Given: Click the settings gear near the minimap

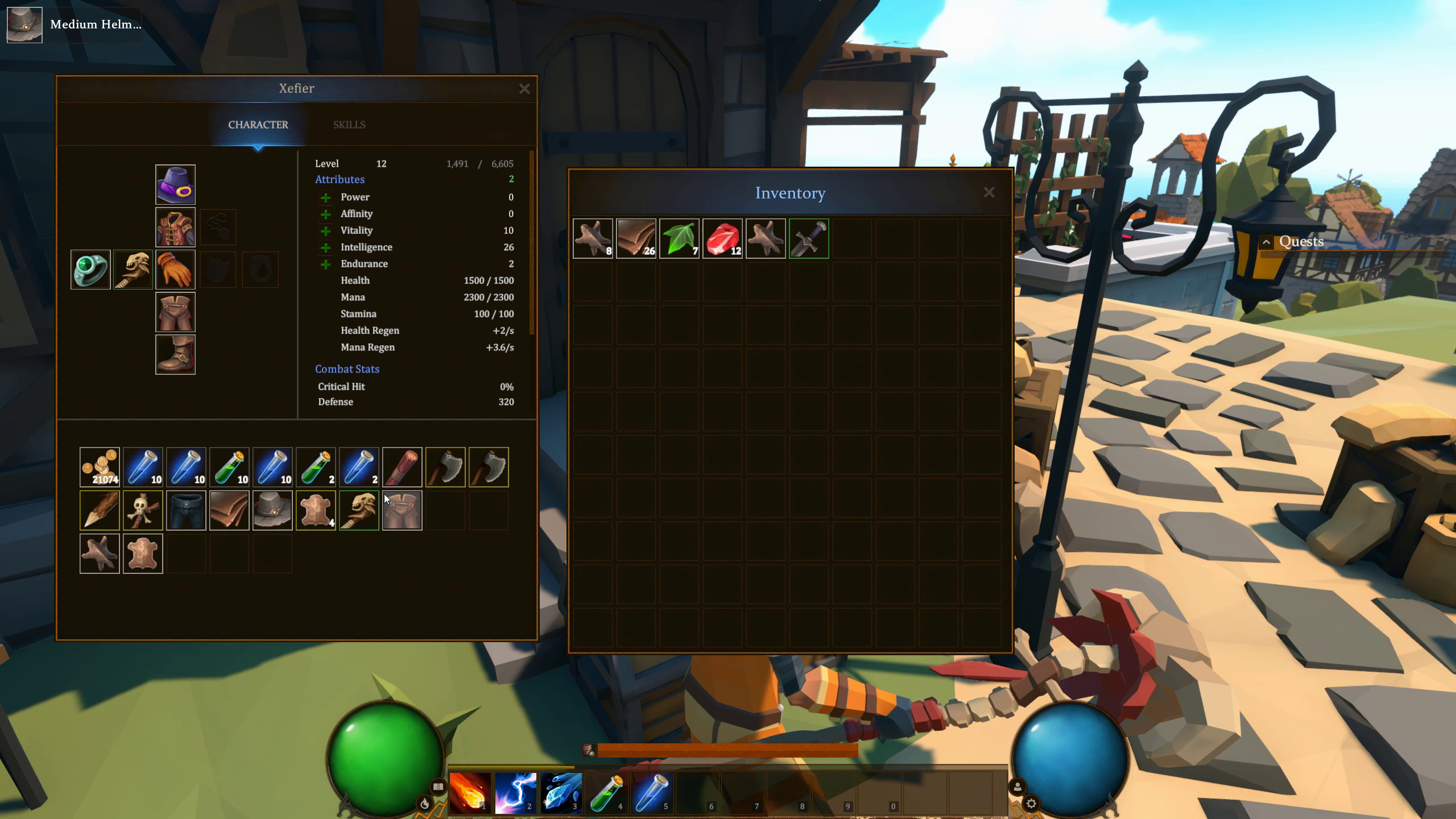Looking at the screenshot, I should (1031, 804).
